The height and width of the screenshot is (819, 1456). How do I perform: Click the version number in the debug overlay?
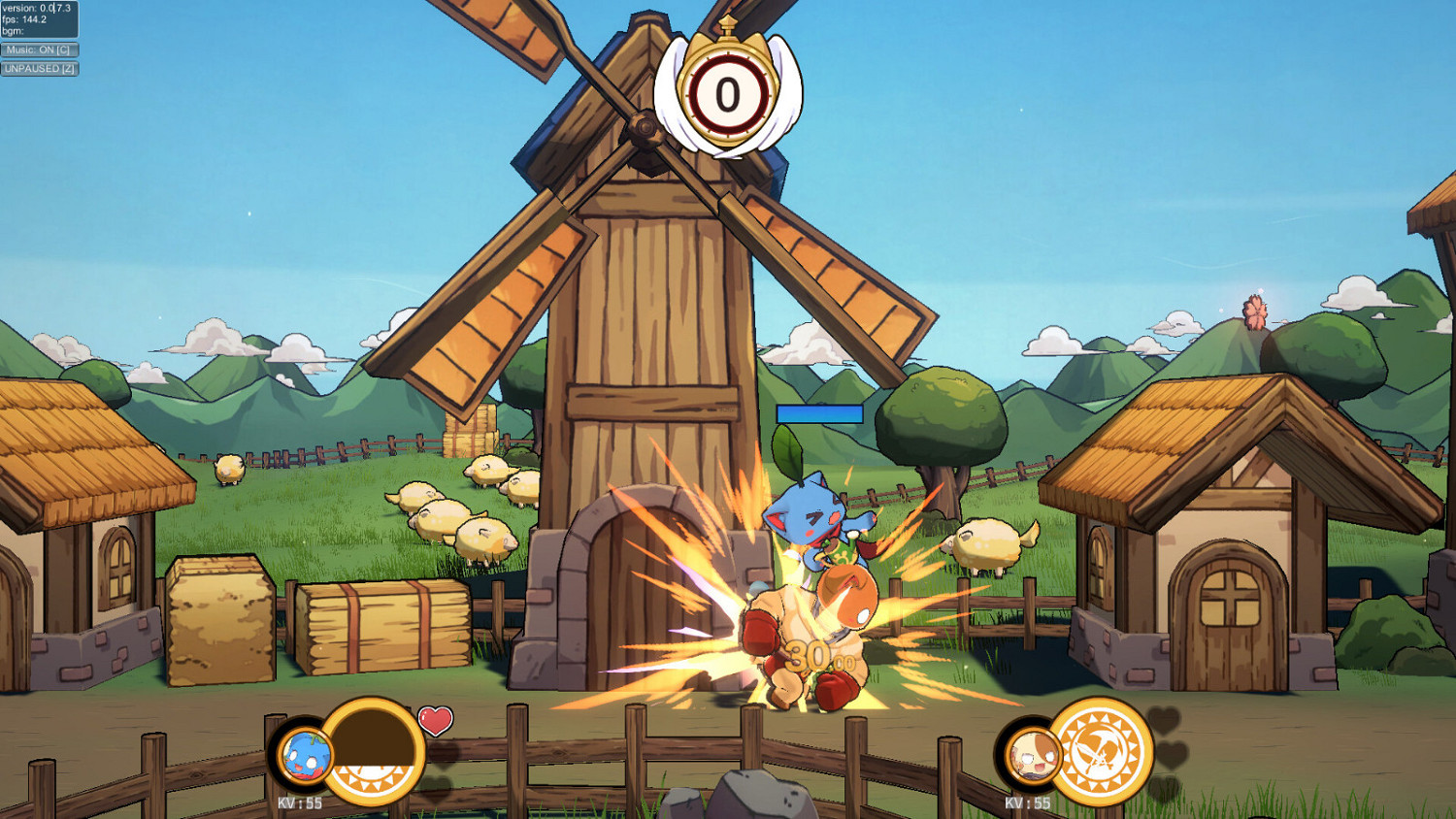pos(34,8)
